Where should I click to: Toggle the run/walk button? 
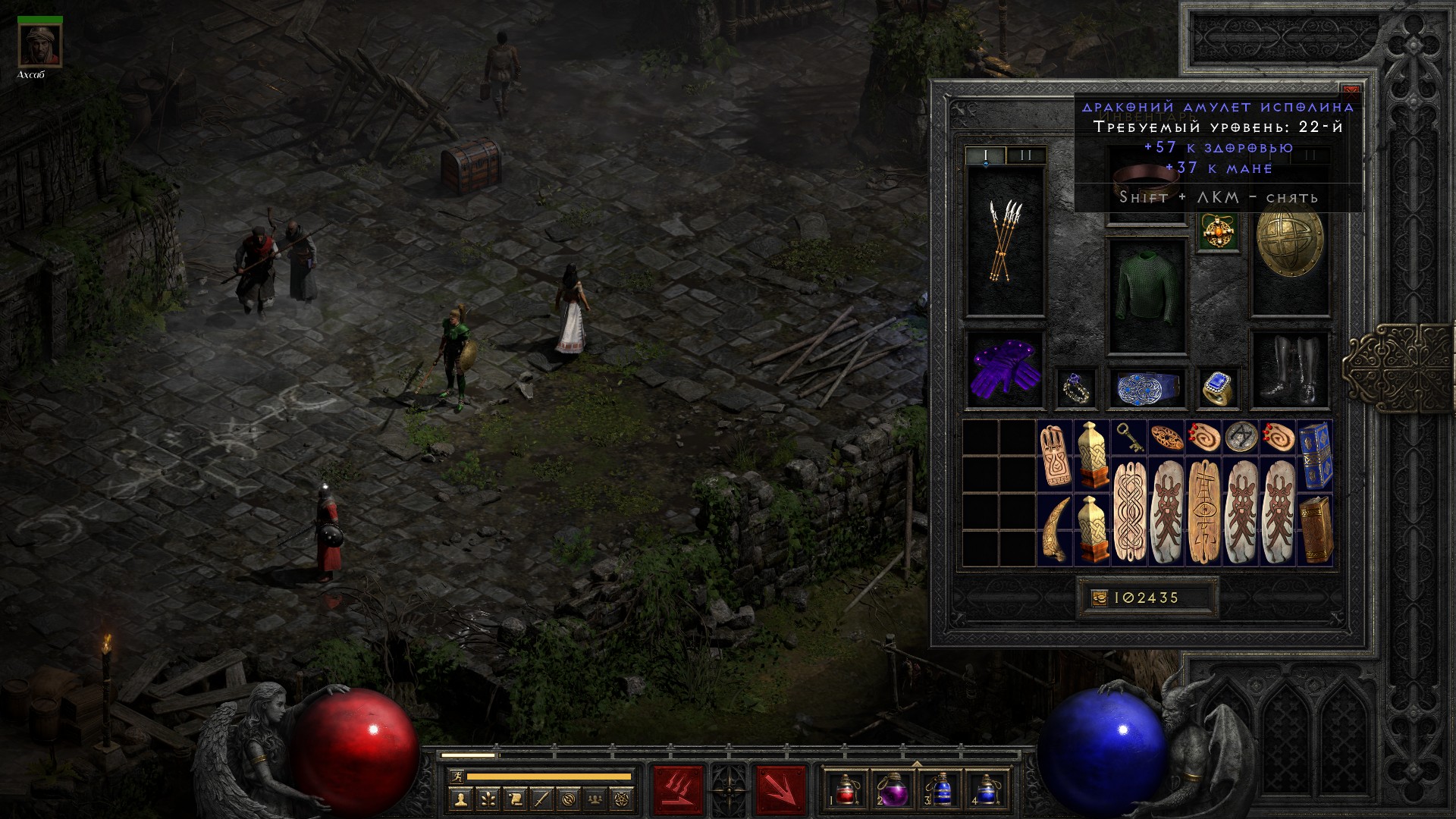[455, 777]
